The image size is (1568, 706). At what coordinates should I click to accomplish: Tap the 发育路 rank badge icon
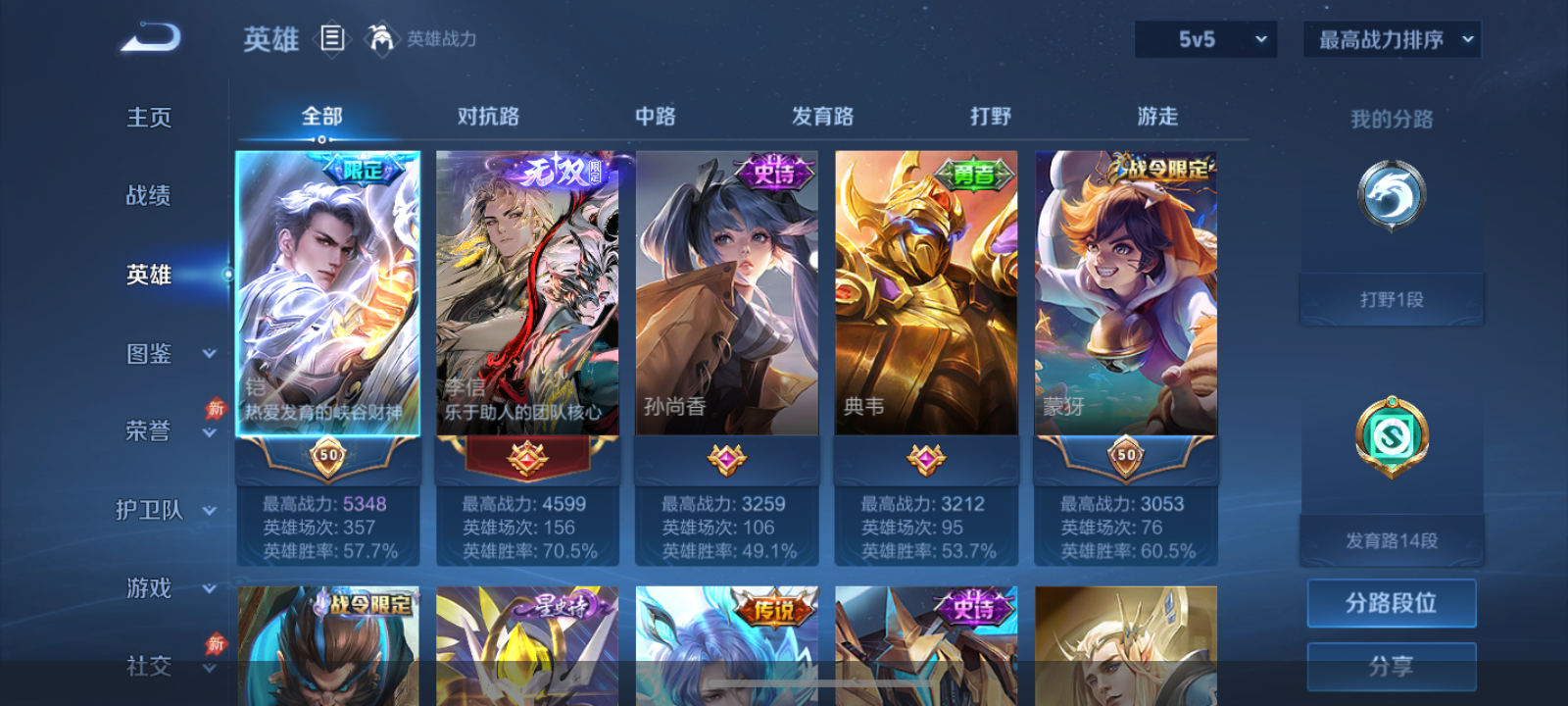[x=1391, y=438]
